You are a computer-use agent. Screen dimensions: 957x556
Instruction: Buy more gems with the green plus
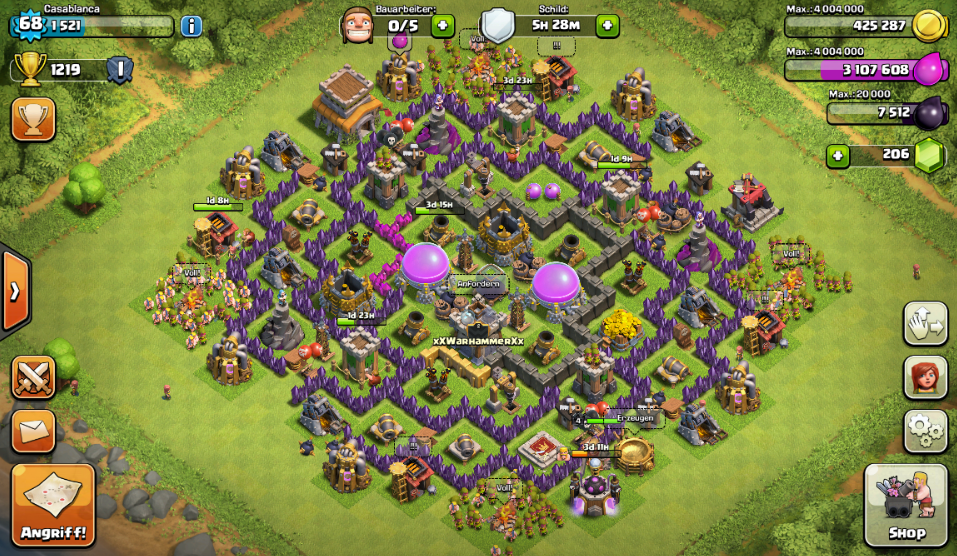838,155
